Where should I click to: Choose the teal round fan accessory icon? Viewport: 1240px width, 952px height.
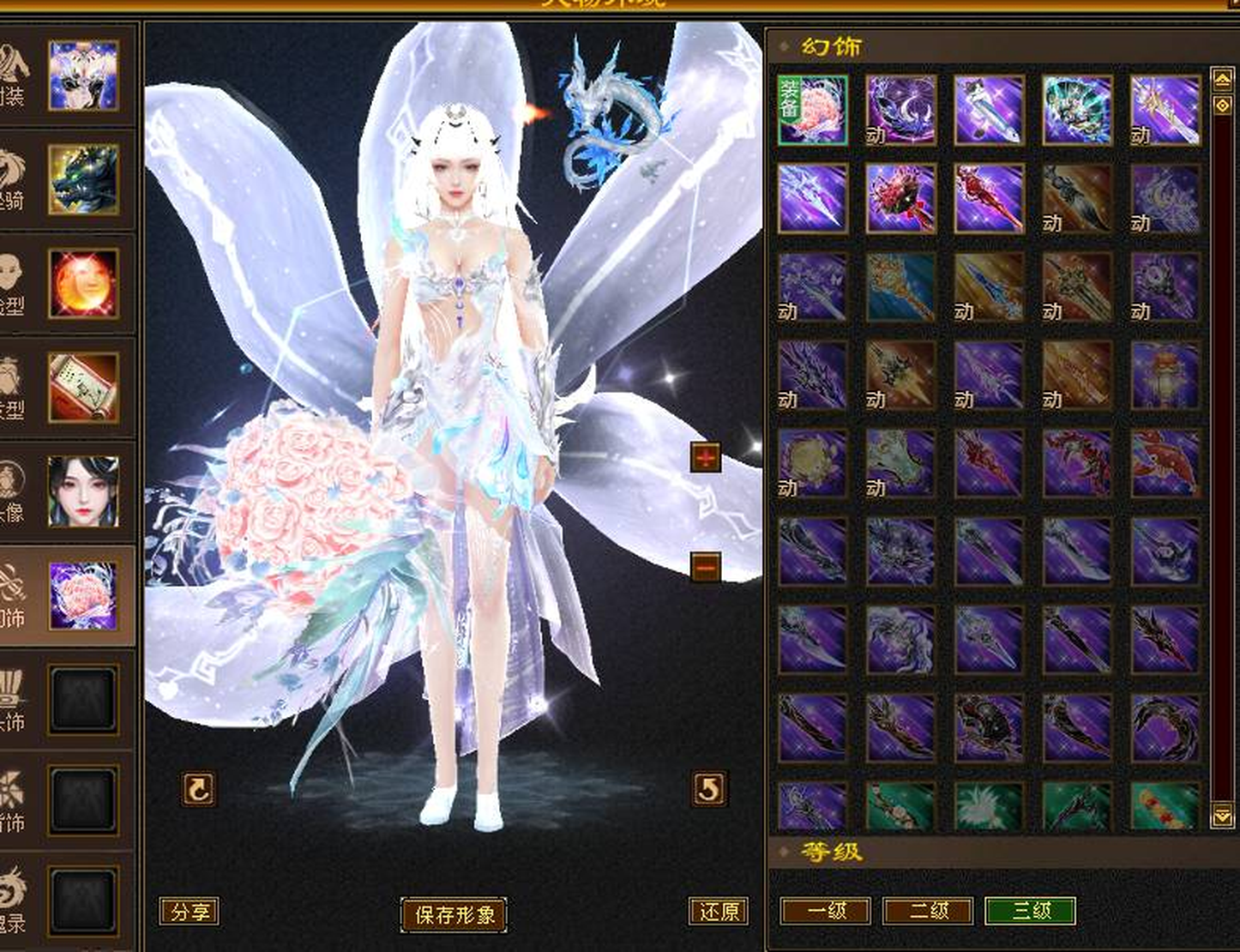pos(1077,110)
